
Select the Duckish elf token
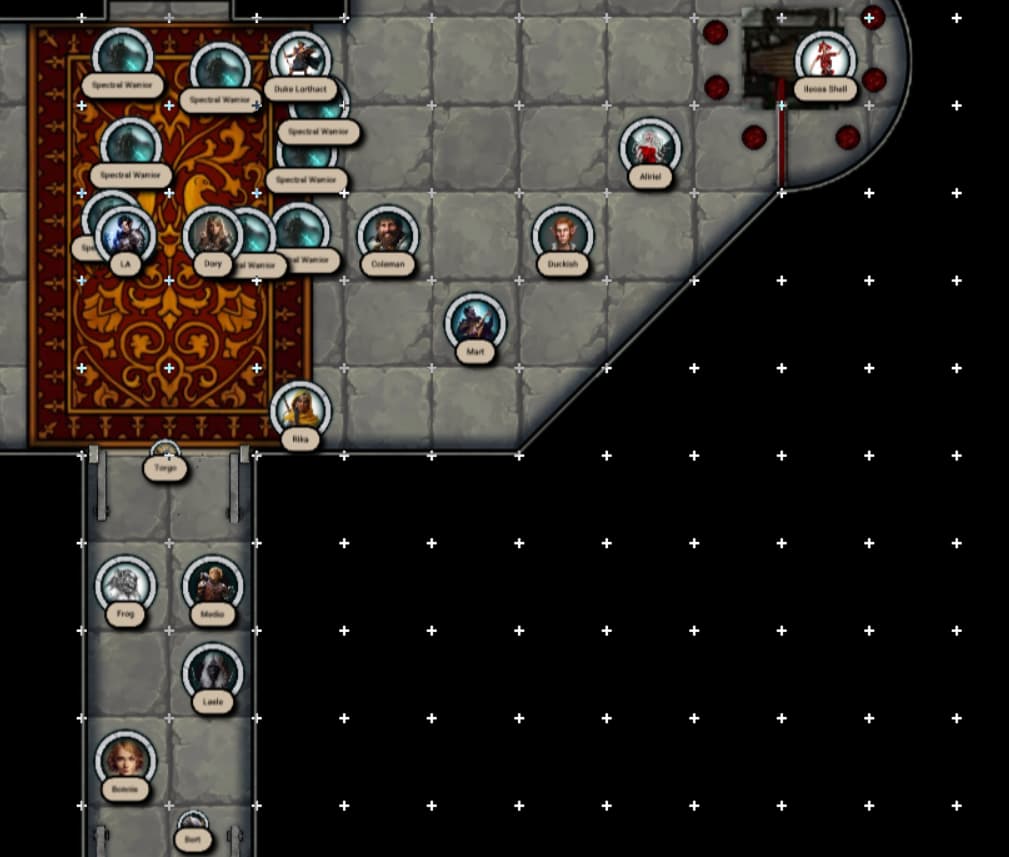562,235
